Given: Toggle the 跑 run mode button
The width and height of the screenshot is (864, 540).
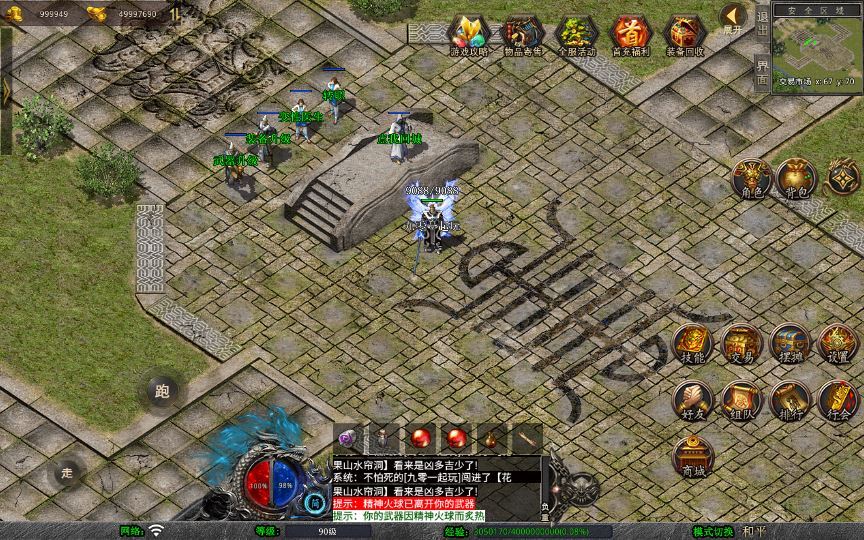Looking at the screenshot, I should click(x=162, y=391).
